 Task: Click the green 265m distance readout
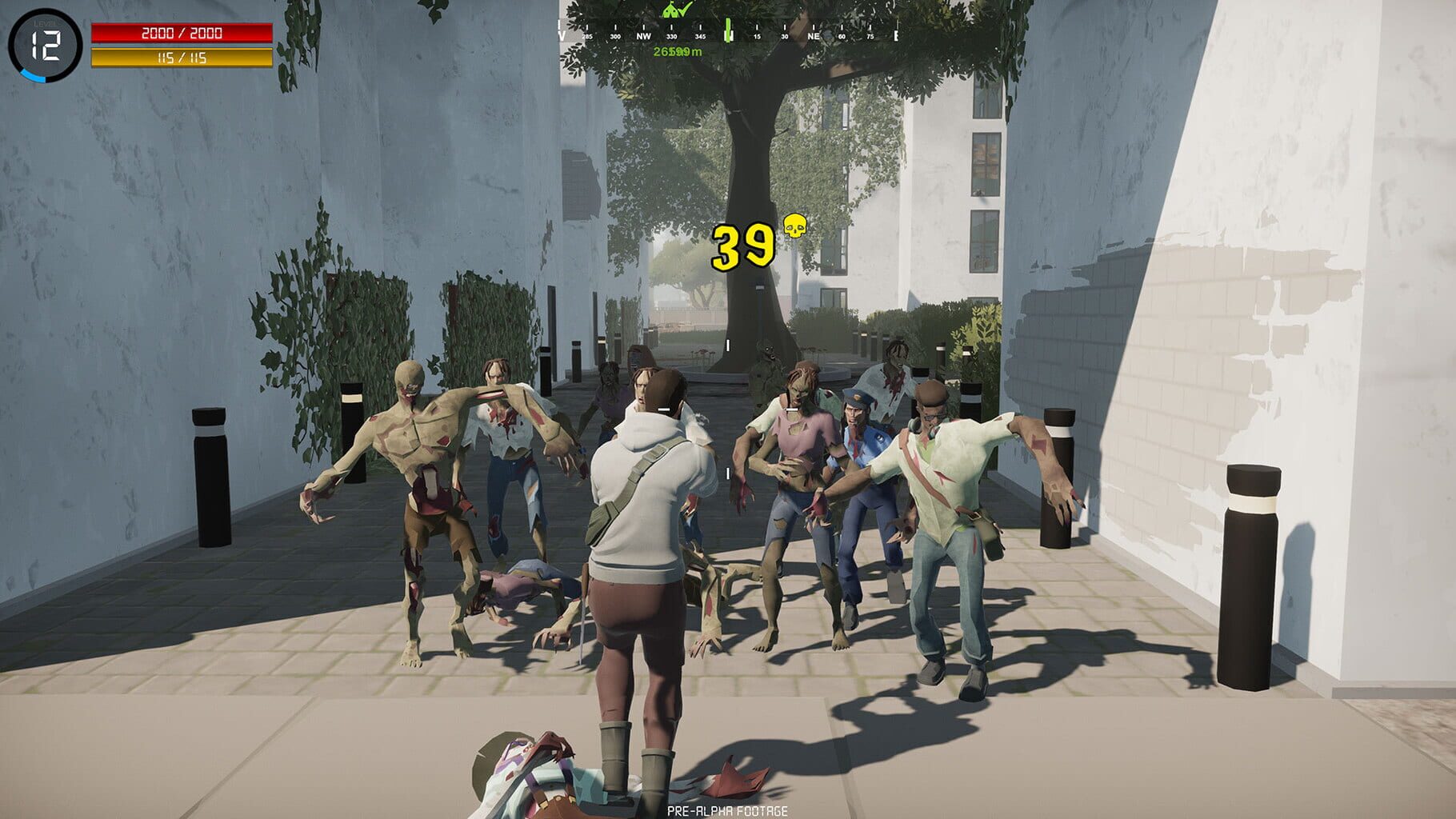(677, 52)
